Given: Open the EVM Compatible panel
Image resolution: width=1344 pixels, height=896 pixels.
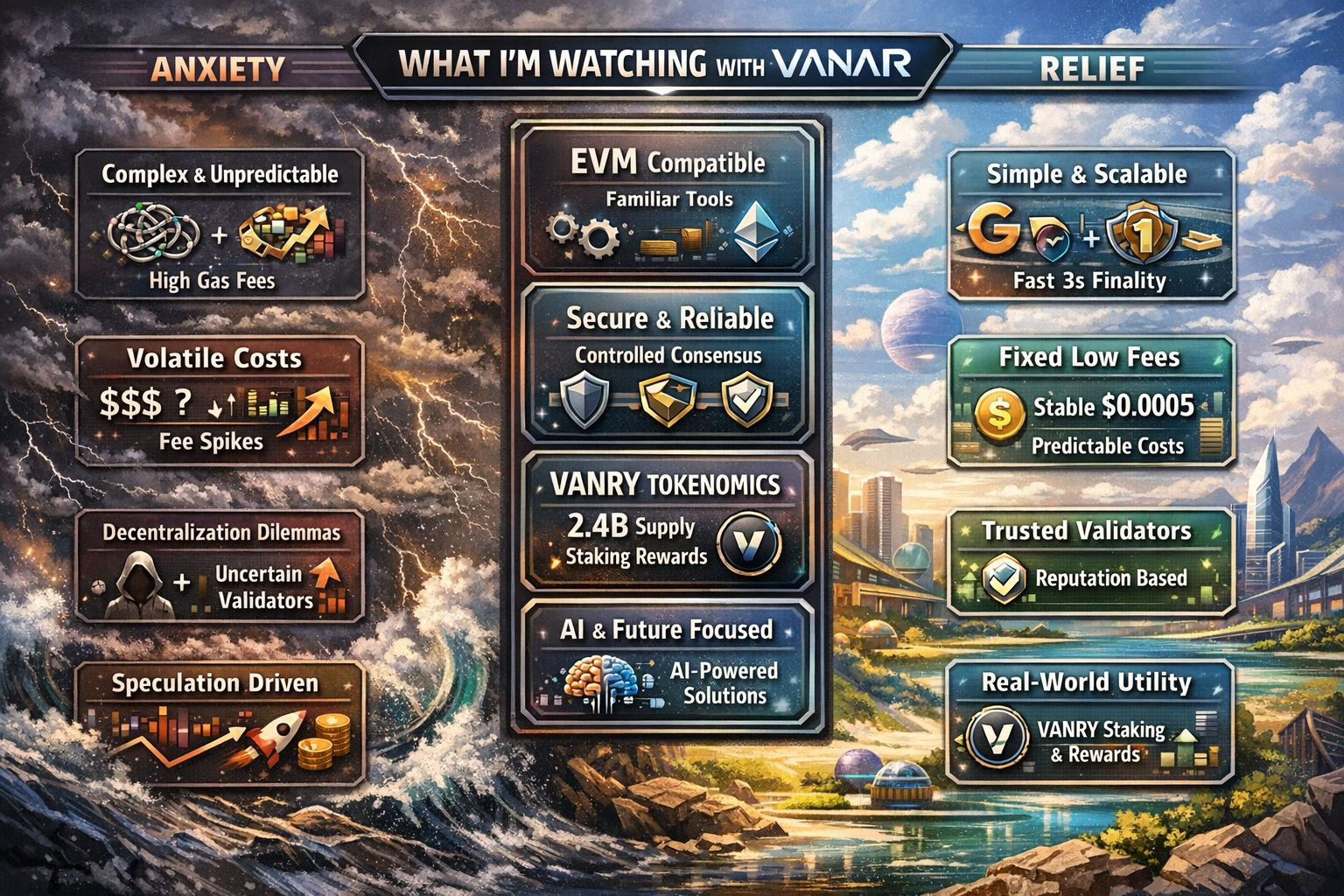Looking at the screenshot, I should point(667,201).
